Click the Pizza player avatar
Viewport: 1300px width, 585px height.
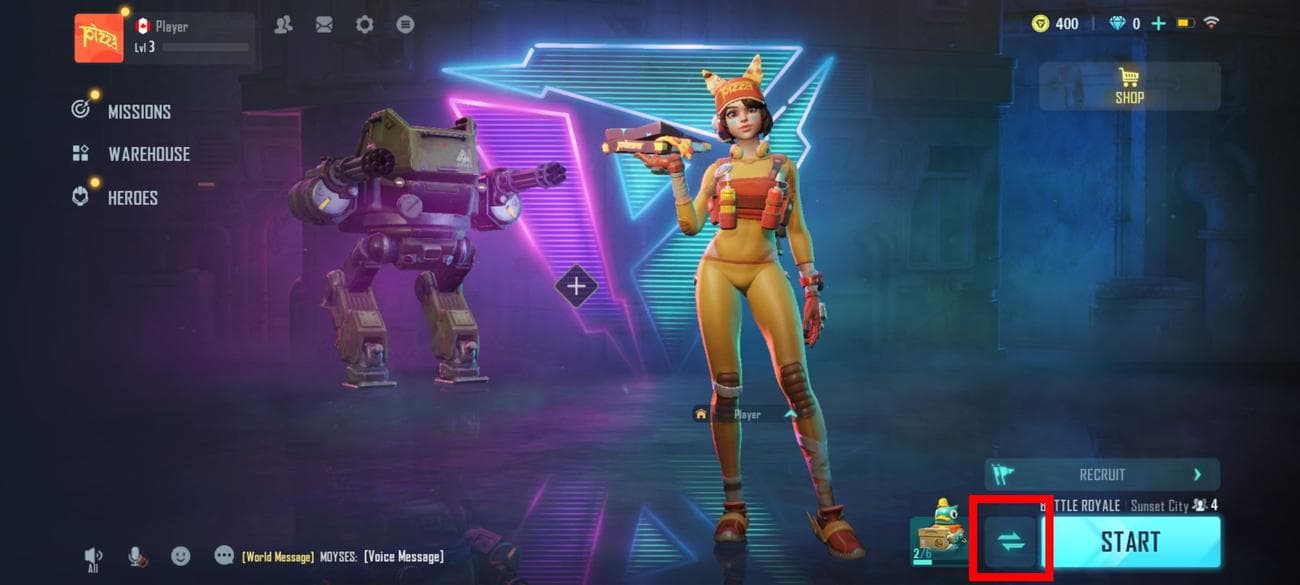pos(99,38)
